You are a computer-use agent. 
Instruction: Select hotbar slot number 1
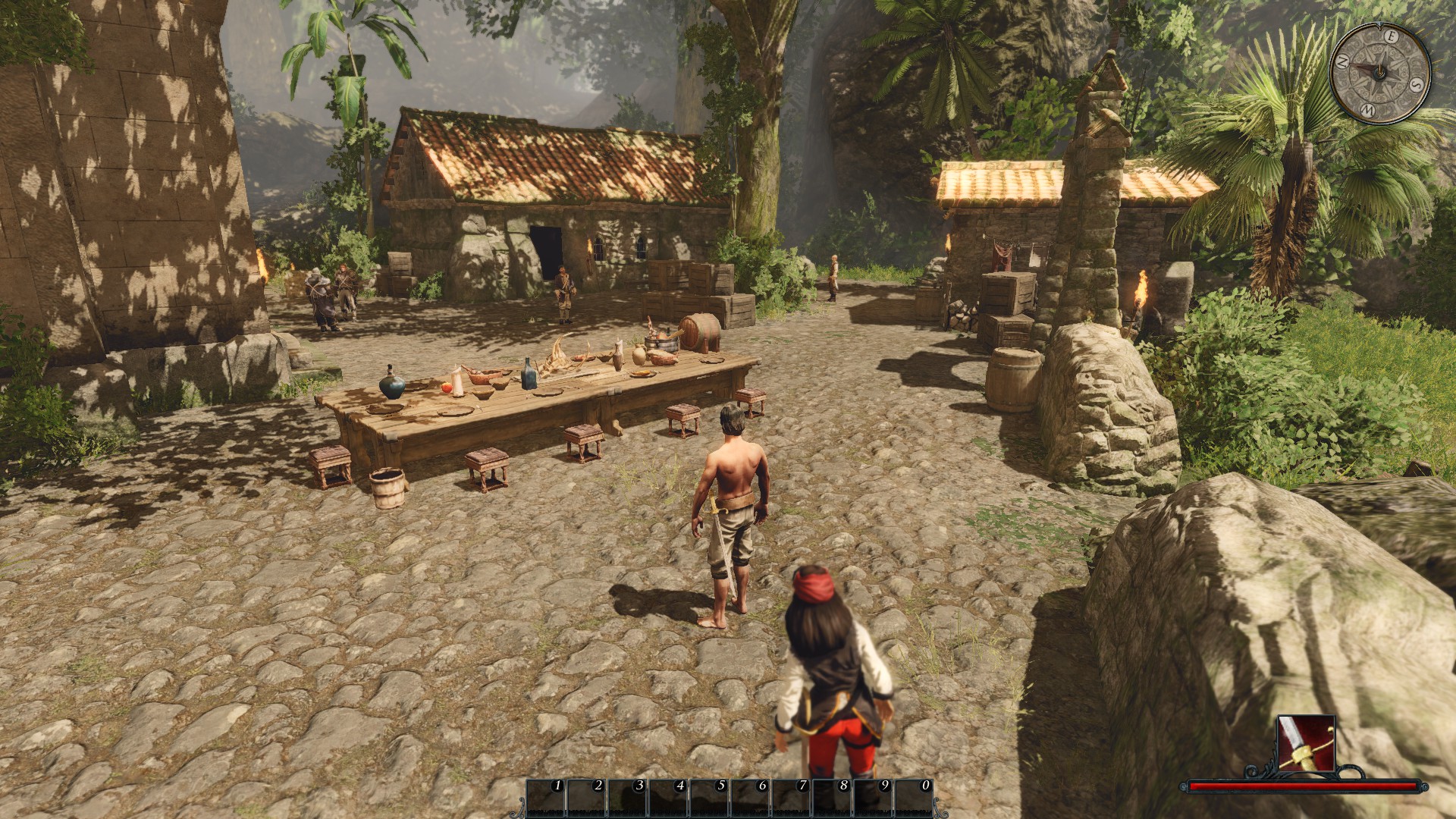click(546, 797)
